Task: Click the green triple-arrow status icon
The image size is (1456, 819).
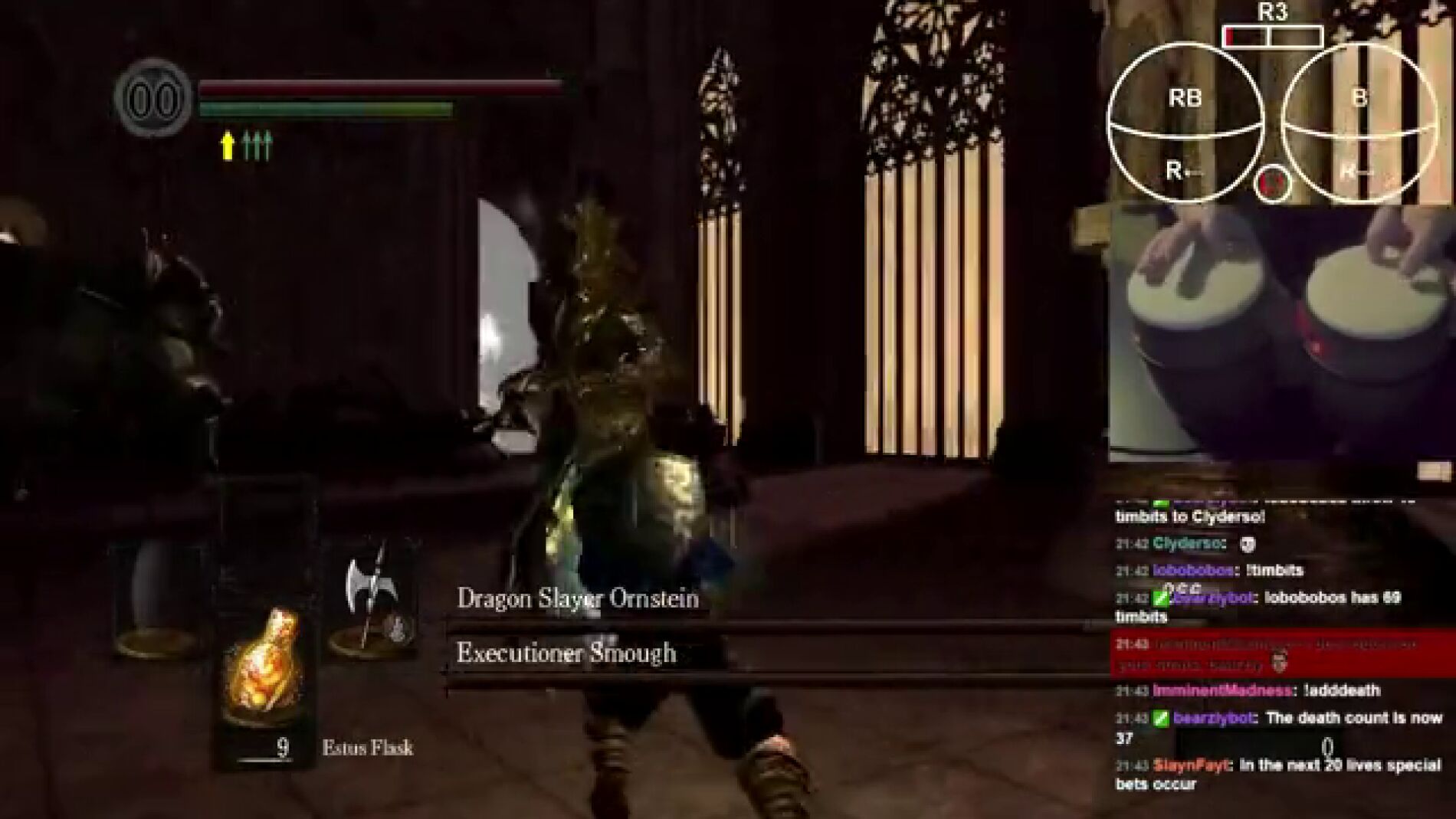Action: [257, 146]
